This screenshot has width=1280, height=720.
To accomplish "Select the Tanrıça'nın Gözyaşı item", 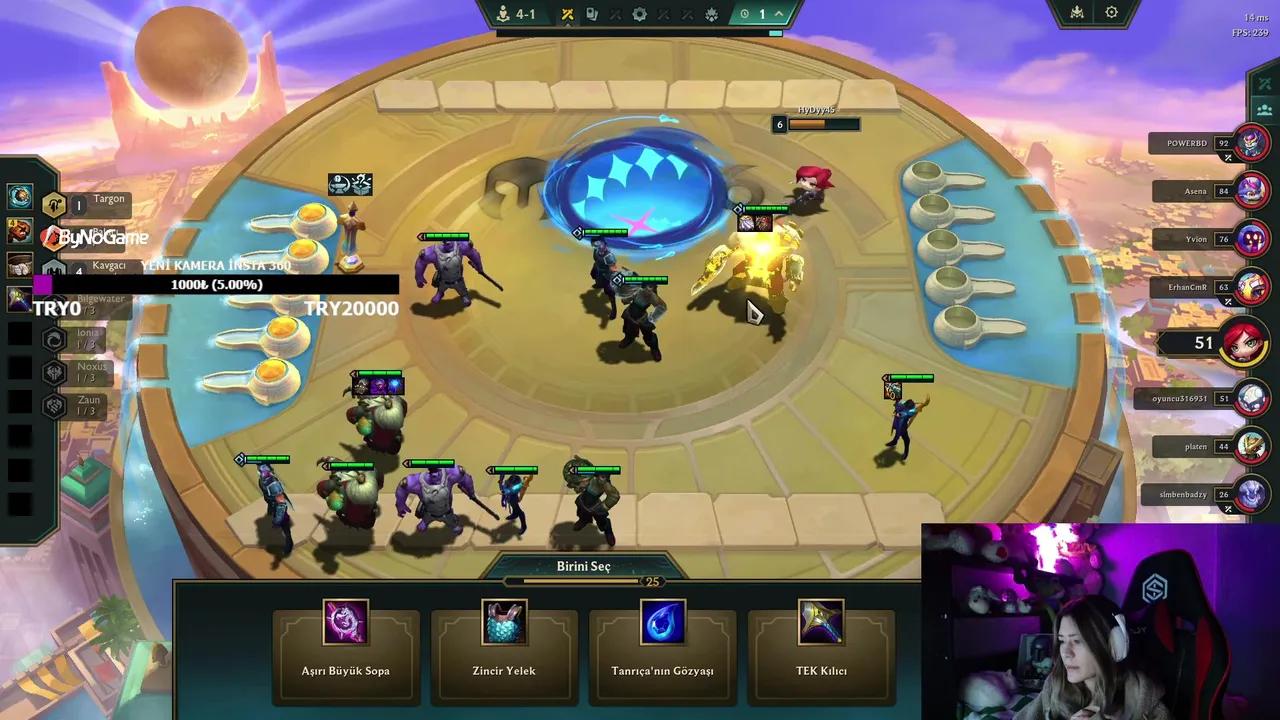I will tap(662, 642).
